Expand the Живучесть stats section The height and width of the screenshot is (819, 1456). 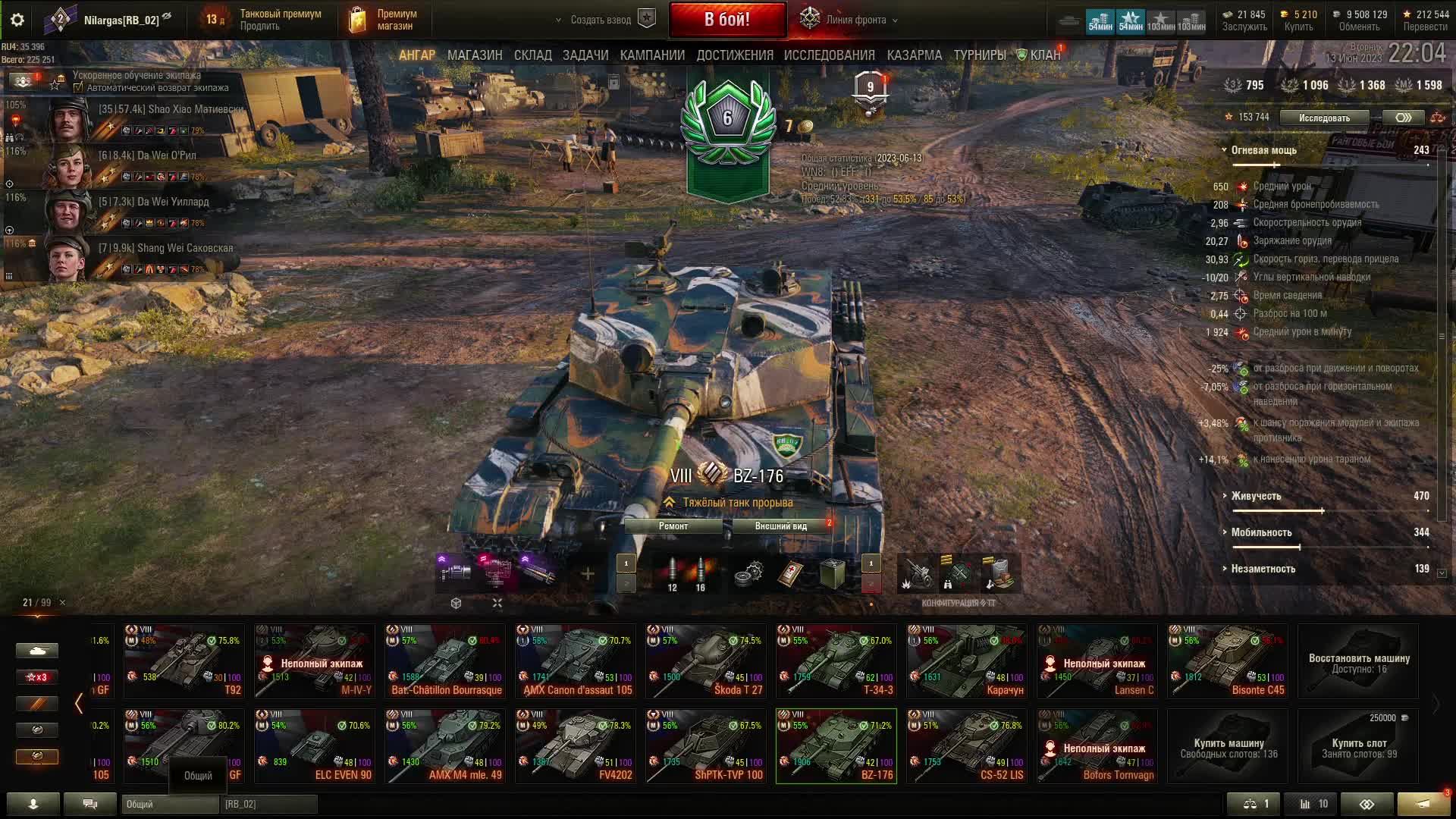click(1256, 496)
